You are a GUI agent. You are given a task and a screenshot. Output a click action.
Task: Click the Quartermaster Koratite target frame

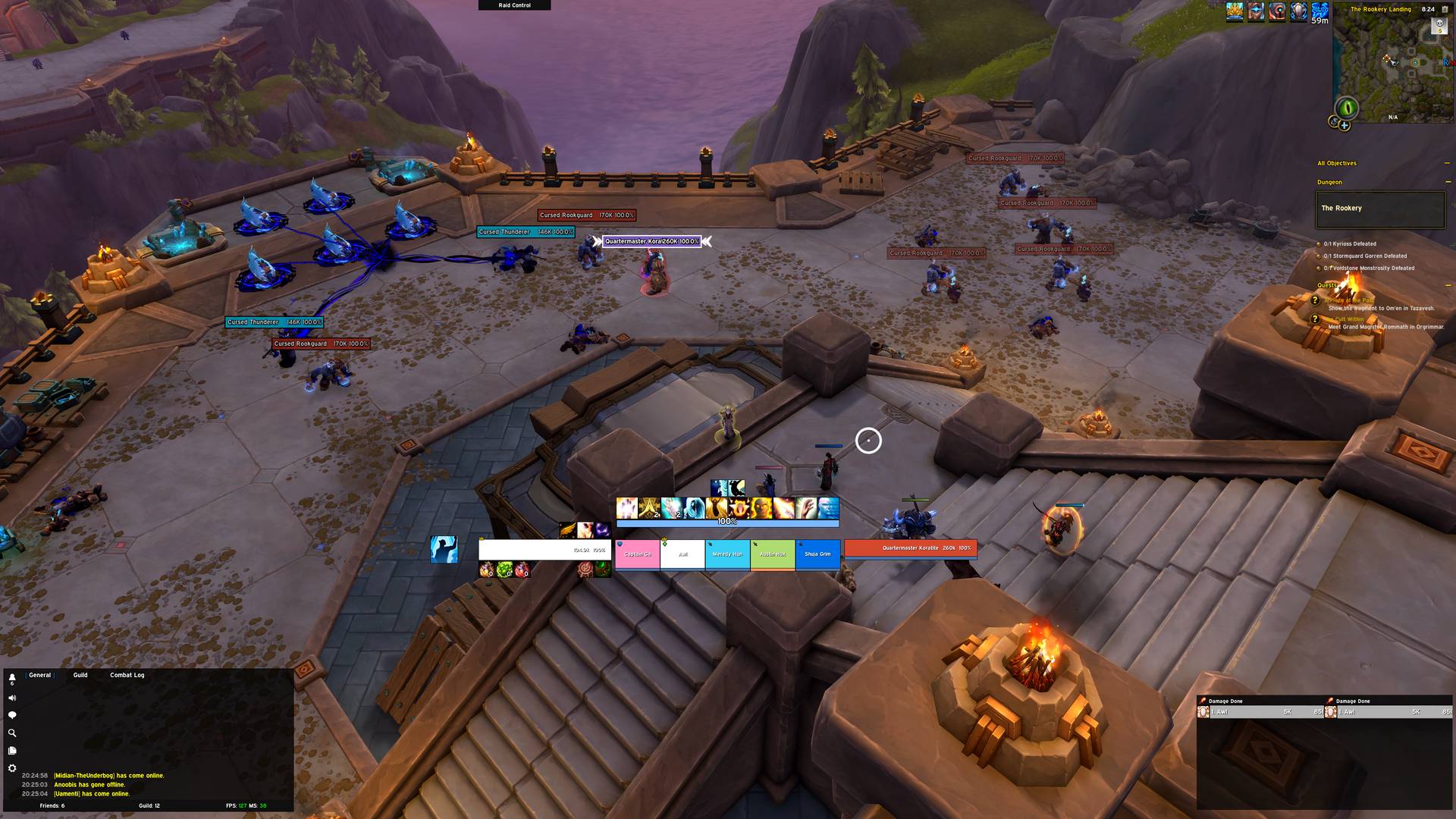(910, 548)
